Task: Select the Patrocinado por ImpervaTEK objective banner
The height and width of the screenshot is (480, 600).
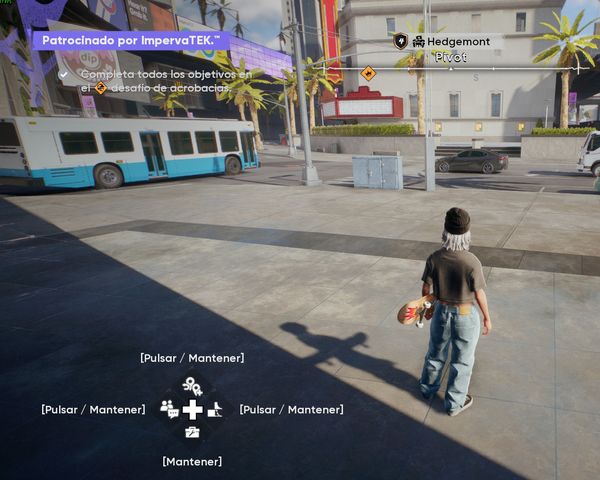Action: (x=130, y=41)
